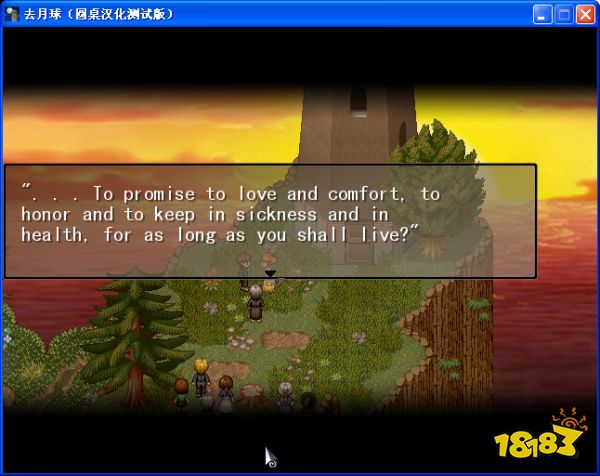This screenshot has height=476, width=600.
Task: Maximize the game window
Action: 564,14
